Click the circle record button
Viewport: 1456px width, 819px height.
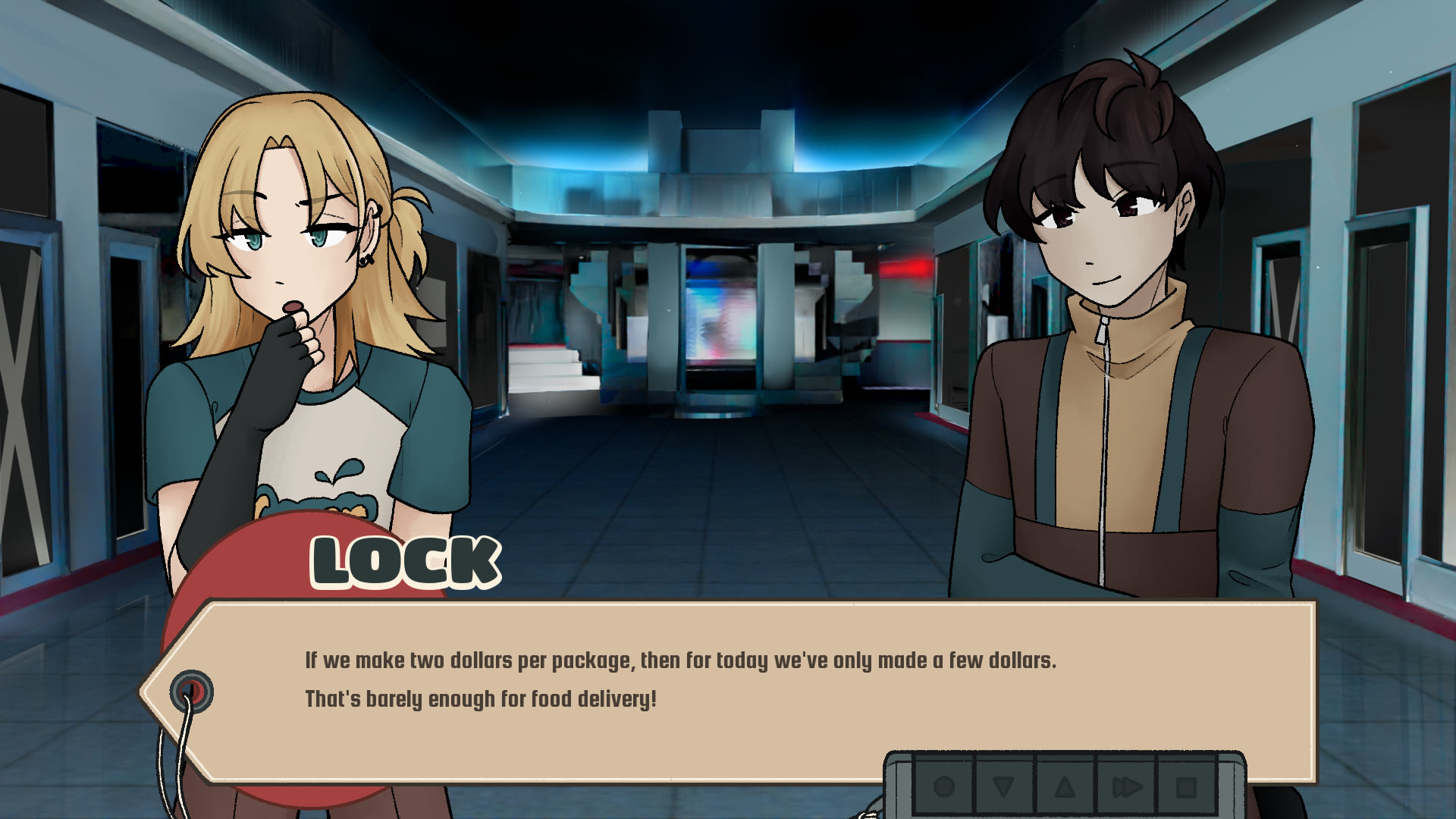[x=944, y=786]
